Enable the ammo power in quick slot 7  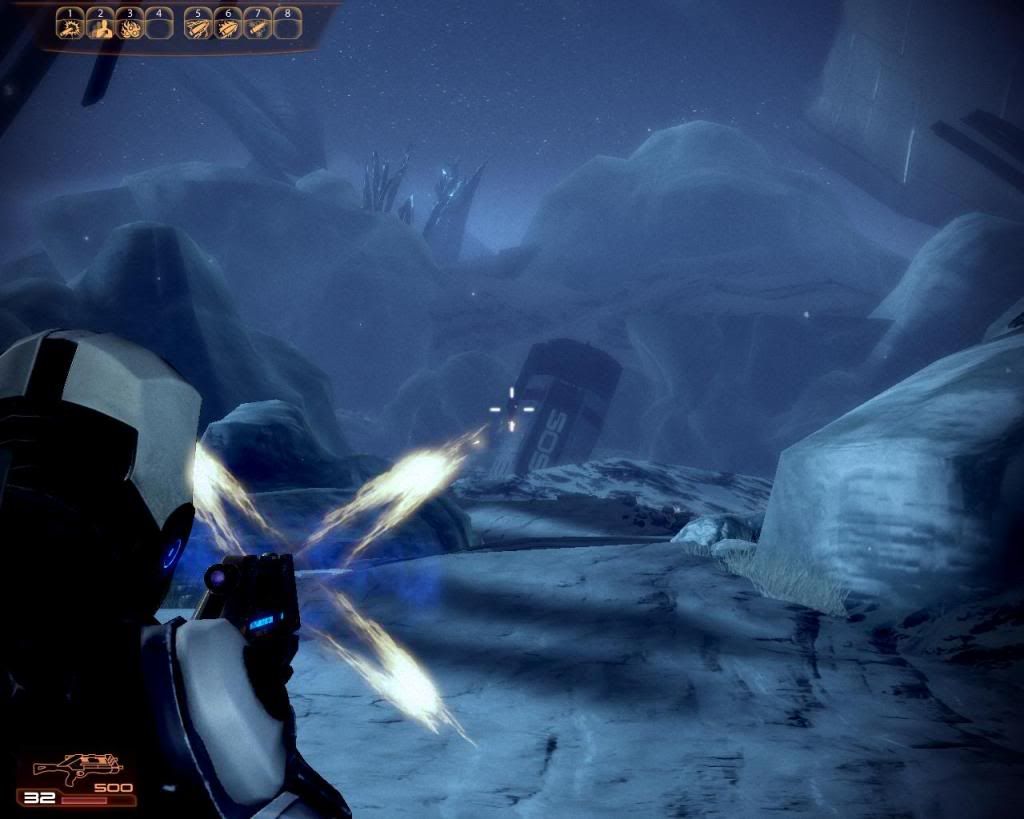pyautogui.click(x=258, y=28)
